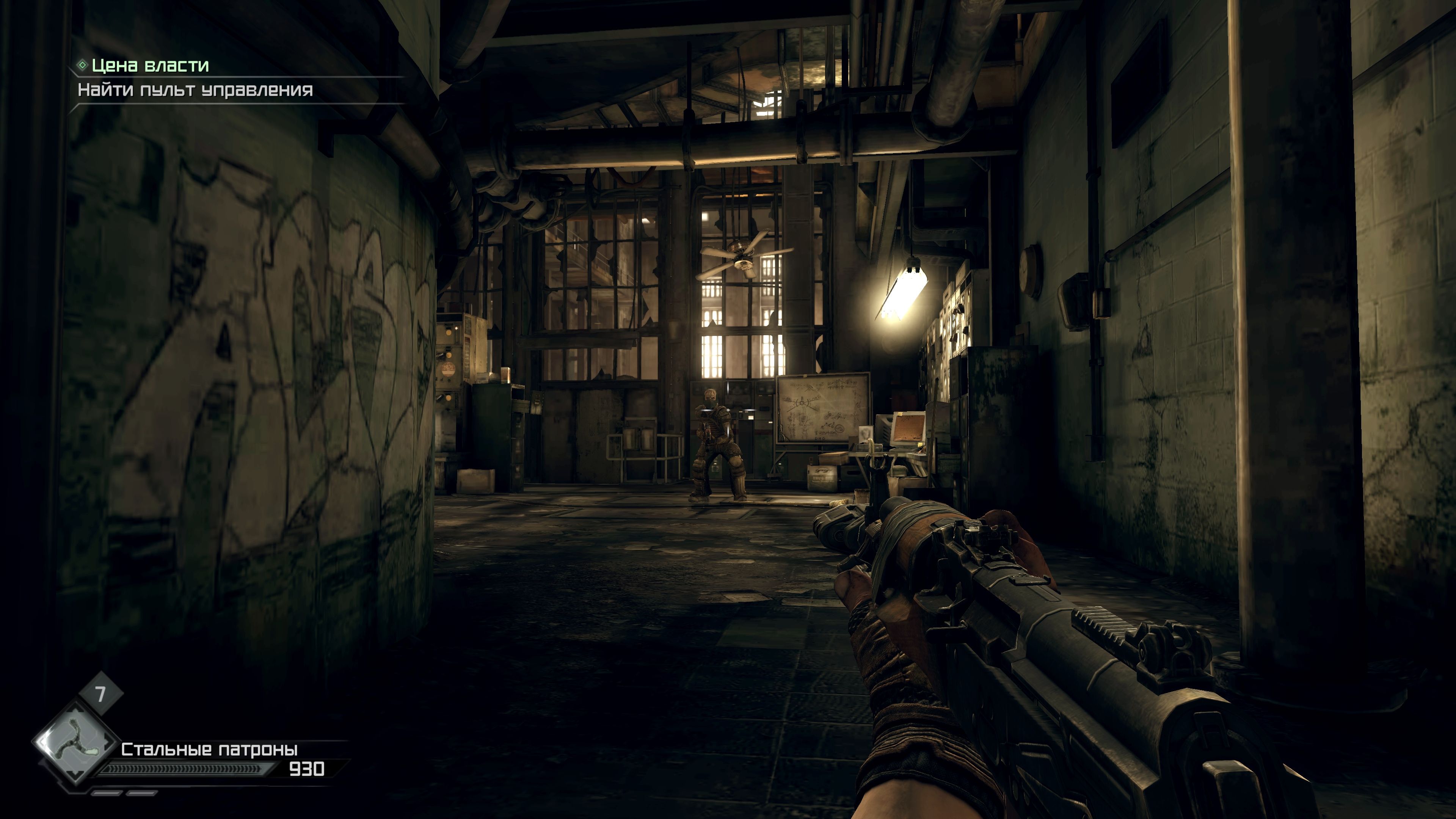Choose the "Стальные патроны" ammo type label
The image size is (1456, 819).
[209, 750]
